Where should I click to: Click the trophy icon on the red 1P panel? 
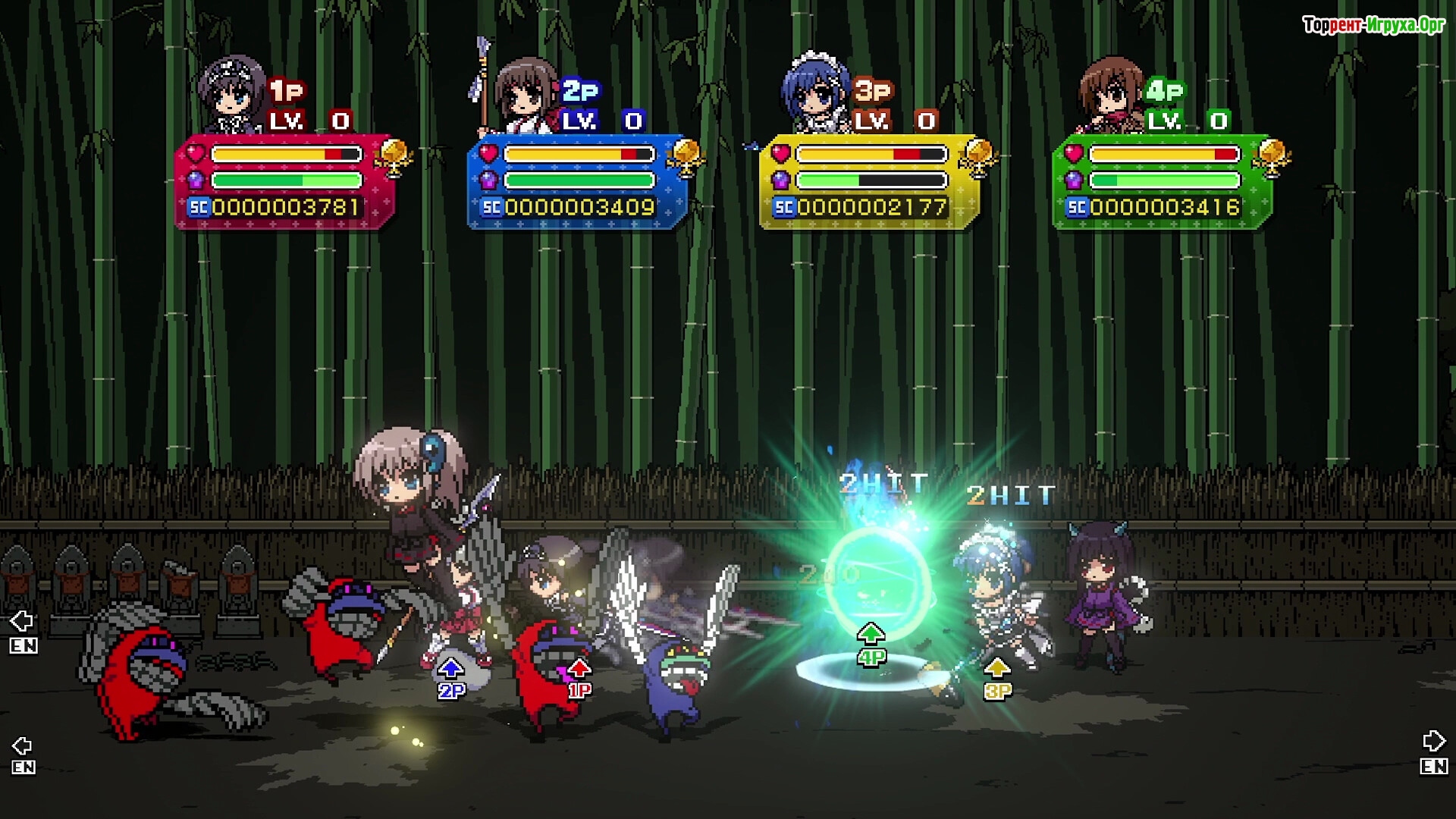tap(394, 156)
